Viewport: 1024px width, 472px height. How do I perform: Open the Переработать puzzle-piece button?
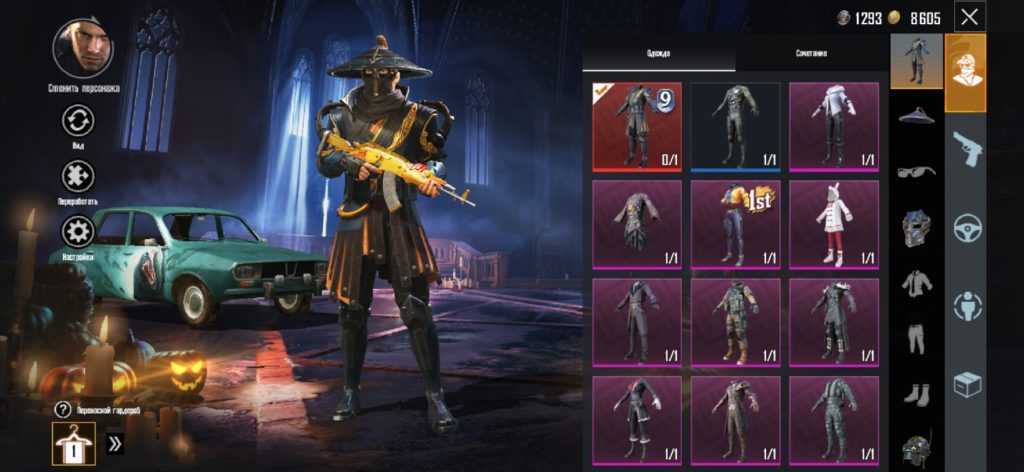click(77, 177)
